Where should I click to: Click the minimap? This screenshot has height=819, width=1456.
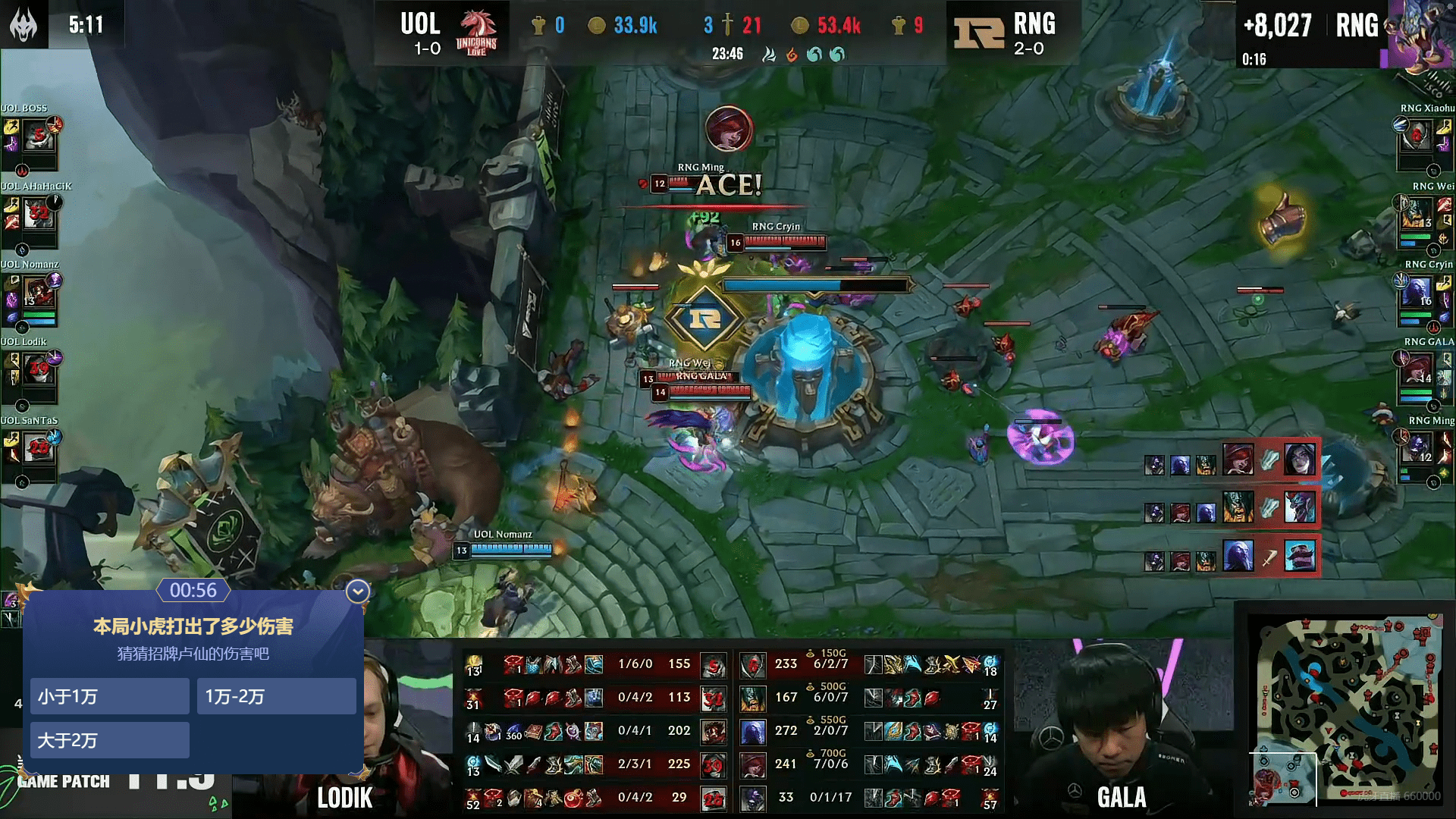pyautogui.click(x=1345, y=709)
